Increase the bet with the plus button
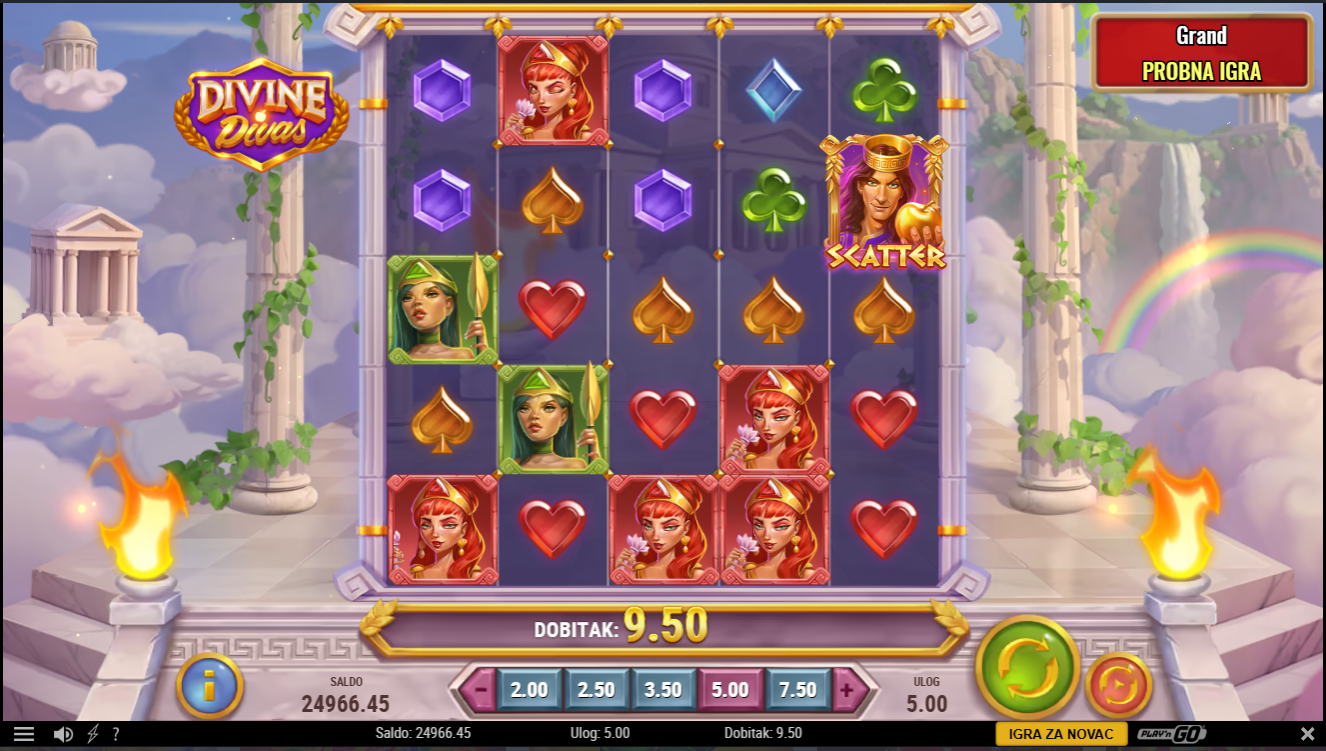Image resolution: width=1326 pixels, height=751 pixels. coord(847,690)
